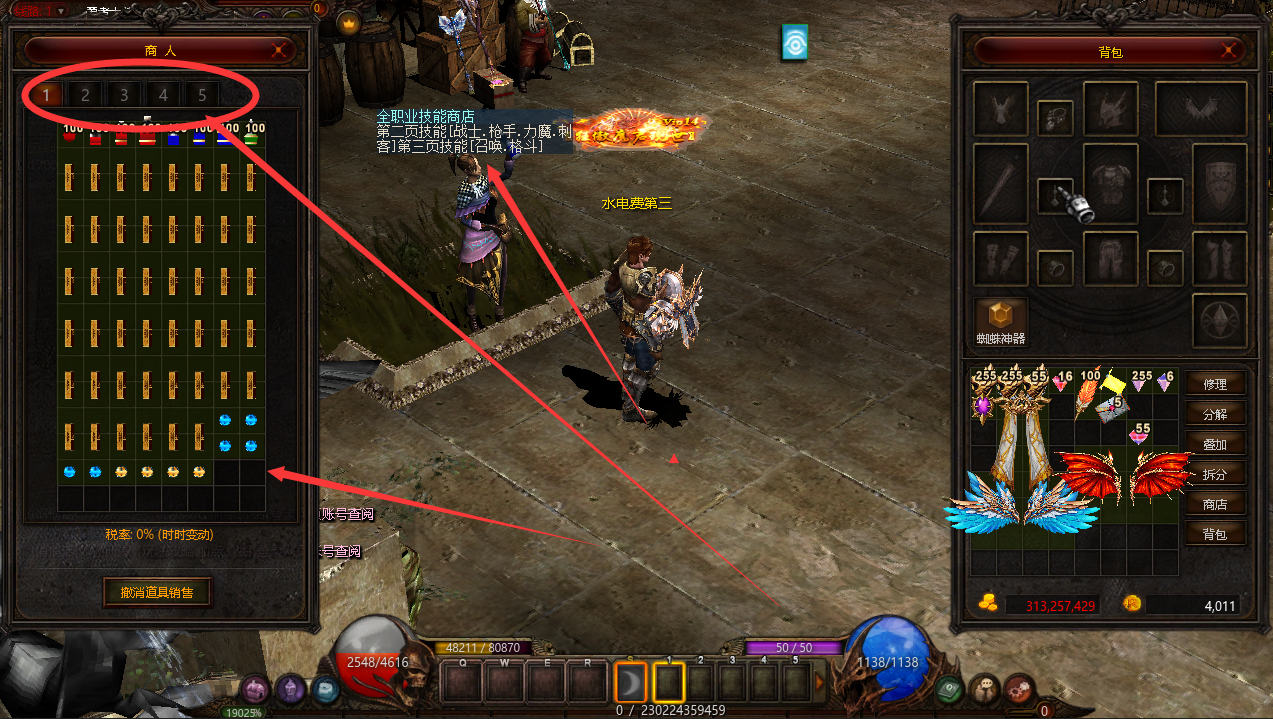Select the 背包 button in the side column
The width and height of the screenshot is (1273, 719).
[1215, 534]
